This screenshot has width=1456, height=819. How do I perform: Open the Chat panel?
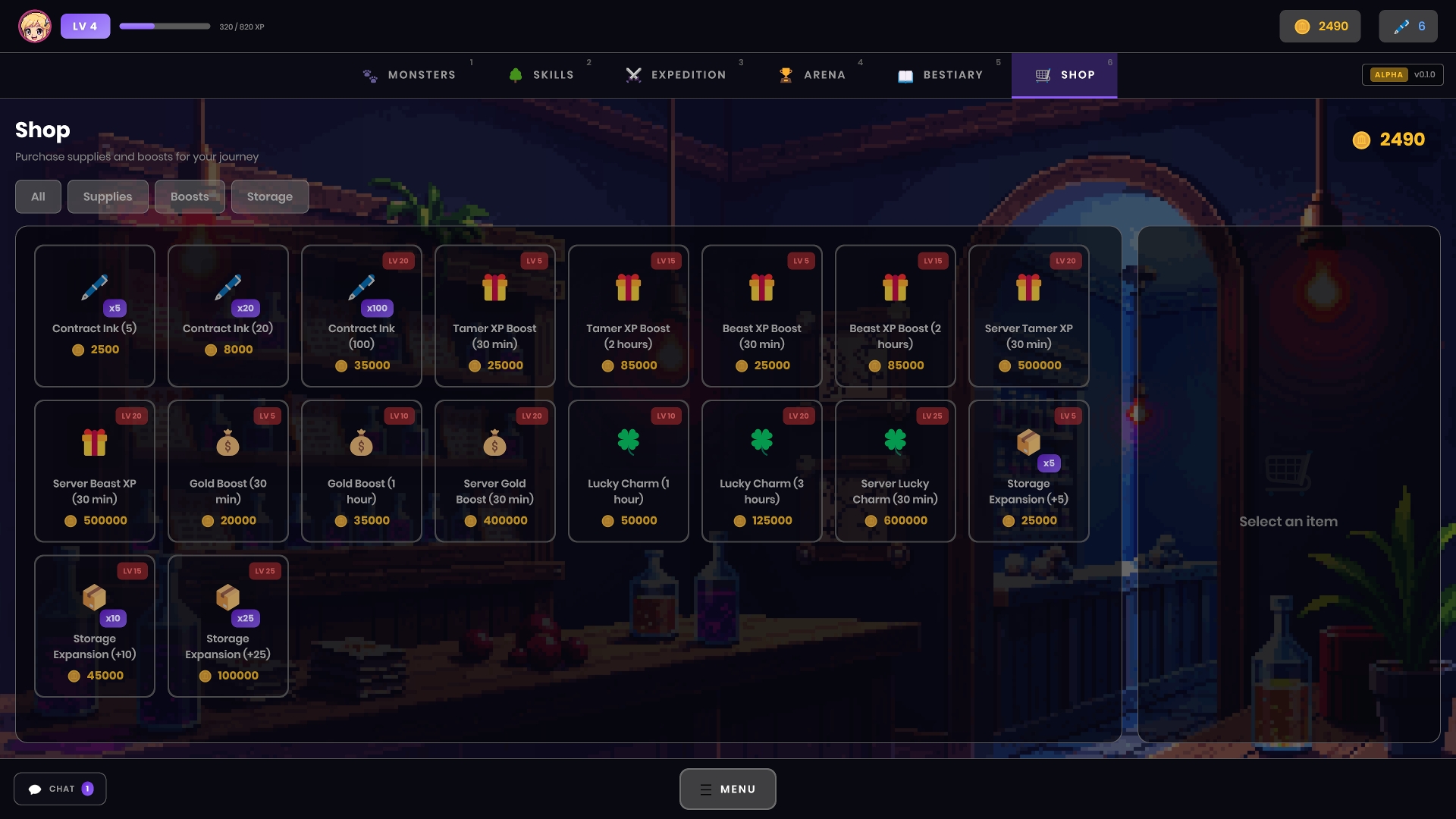[x=60, y=789]
